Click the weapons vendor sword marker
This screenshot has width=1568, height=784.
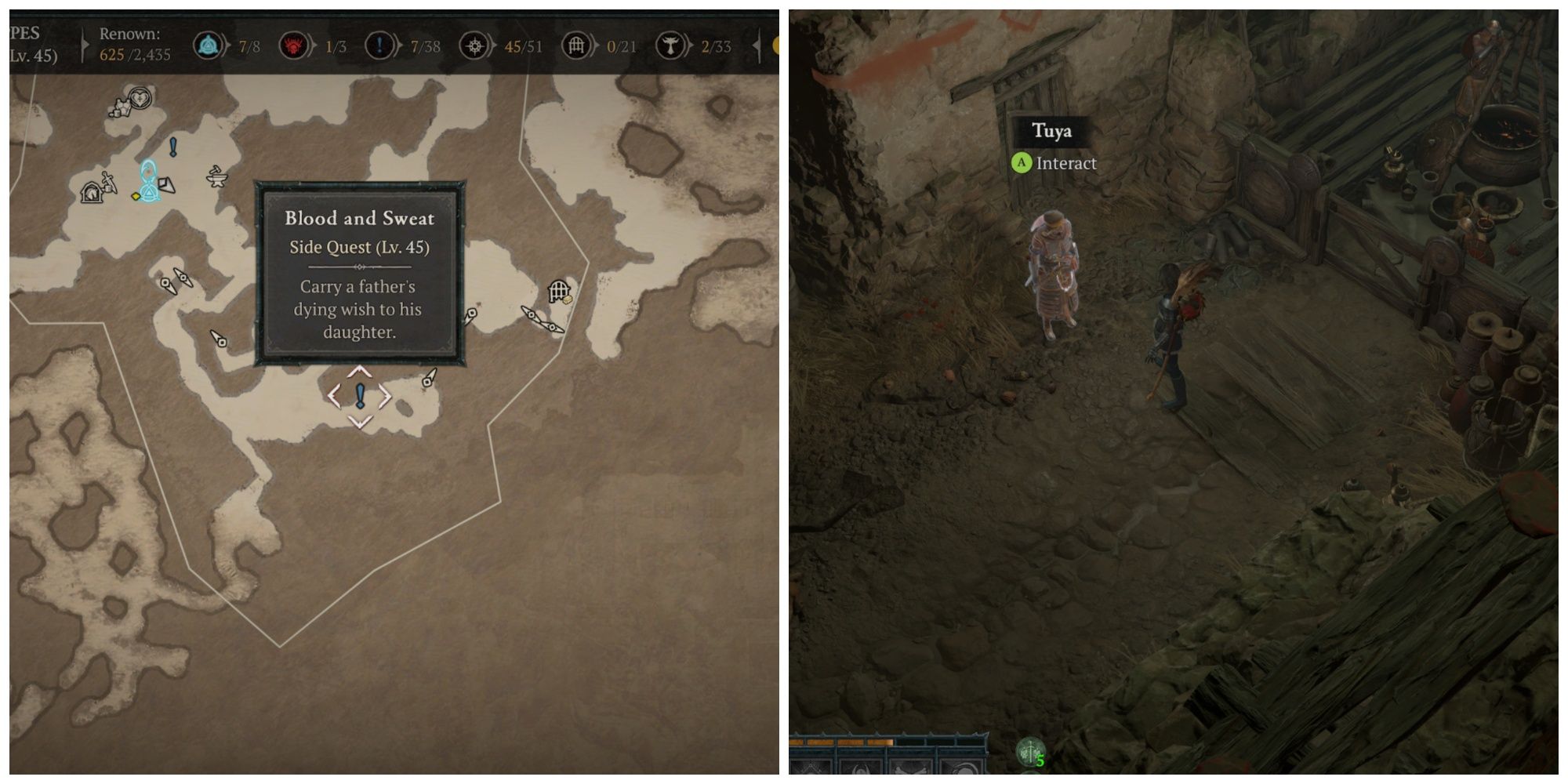click(x=109, y=182)
